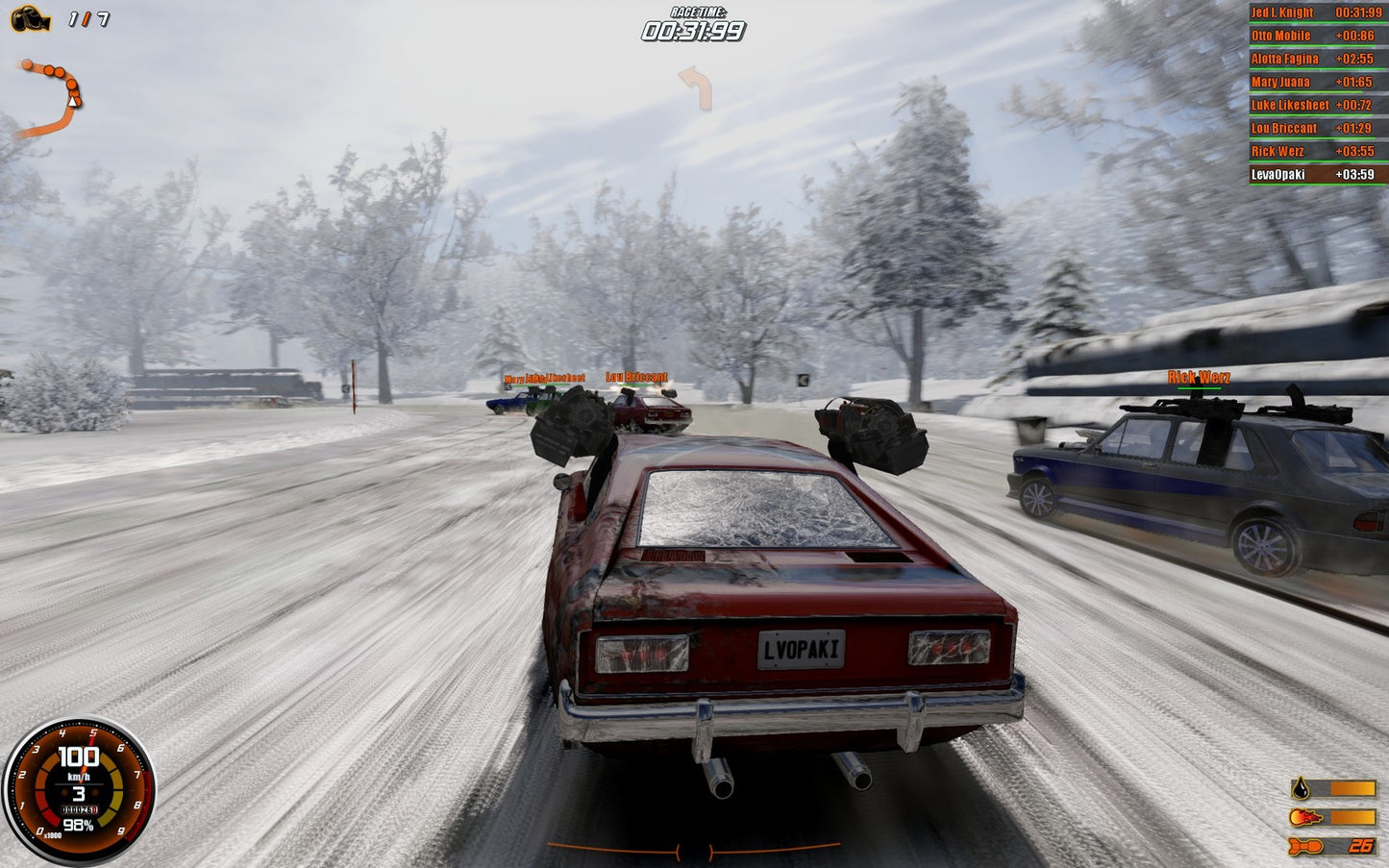1389x868 pixels.
Task: Select Jed I. Knight in the standings
Action: coord(1284,12)
